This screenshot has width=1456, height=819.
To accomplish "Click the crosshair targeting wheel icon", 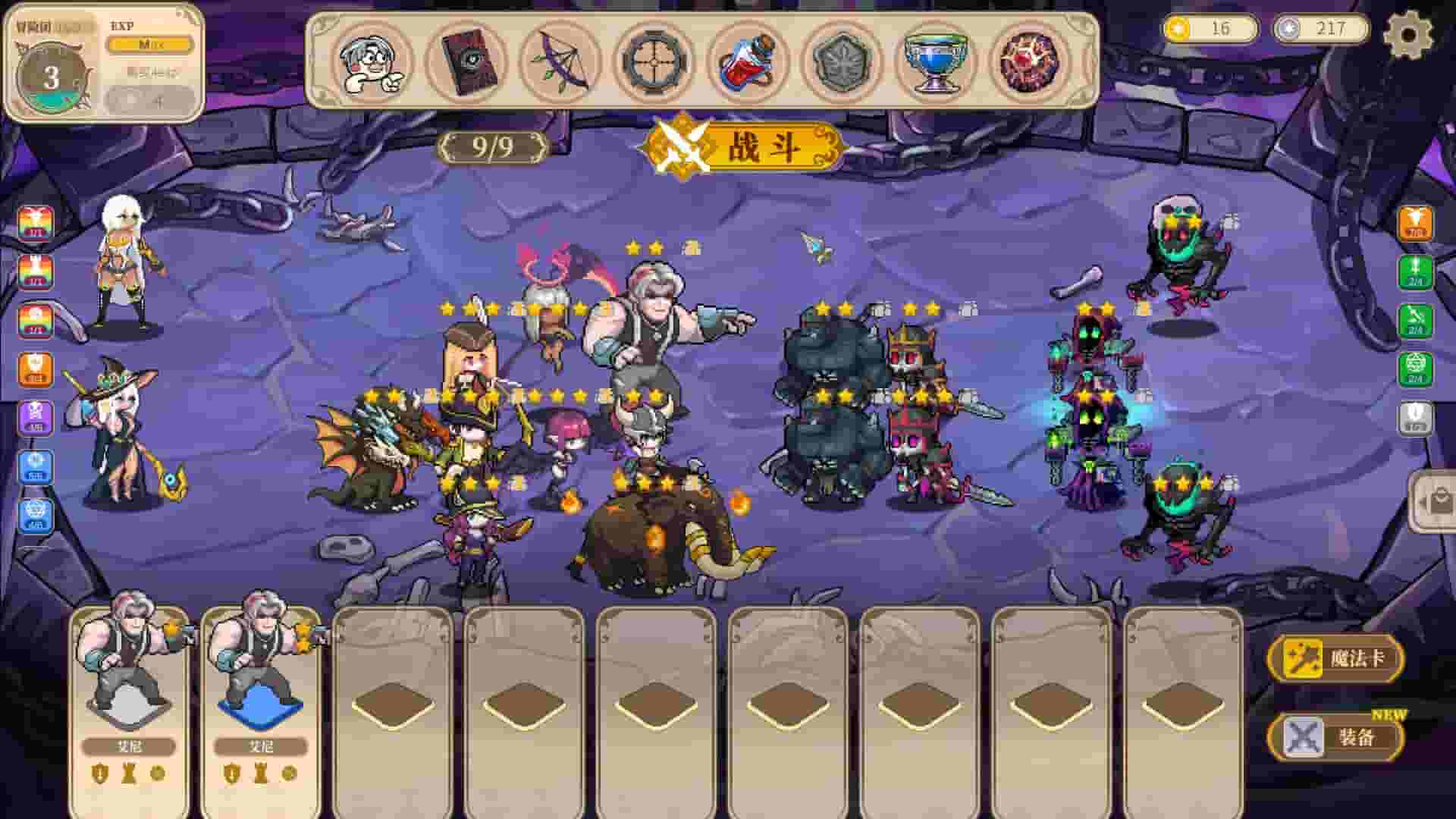I will [654, 62].
